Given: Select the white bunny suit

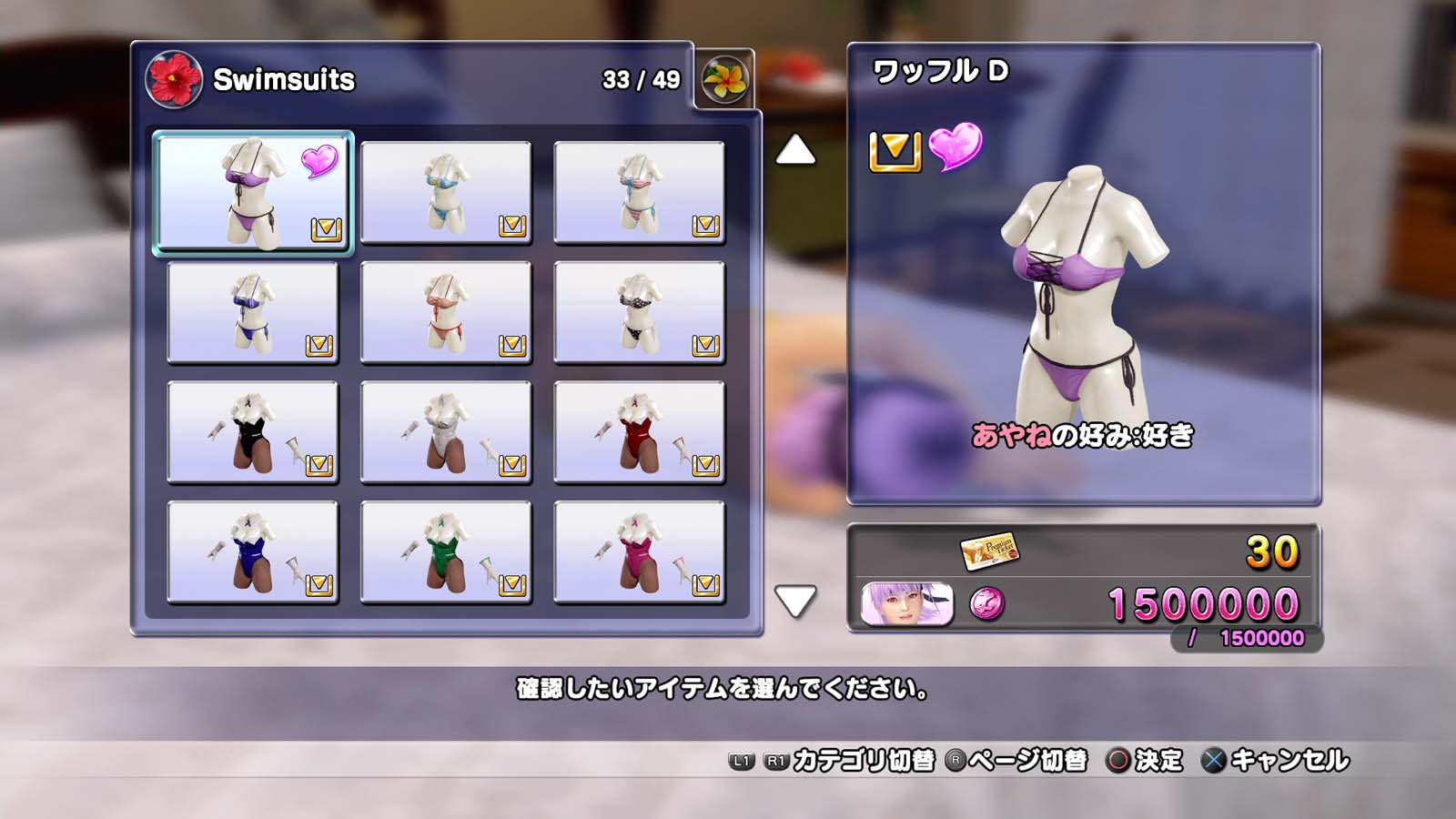Looking at the screenshot, I should [446, 432].
